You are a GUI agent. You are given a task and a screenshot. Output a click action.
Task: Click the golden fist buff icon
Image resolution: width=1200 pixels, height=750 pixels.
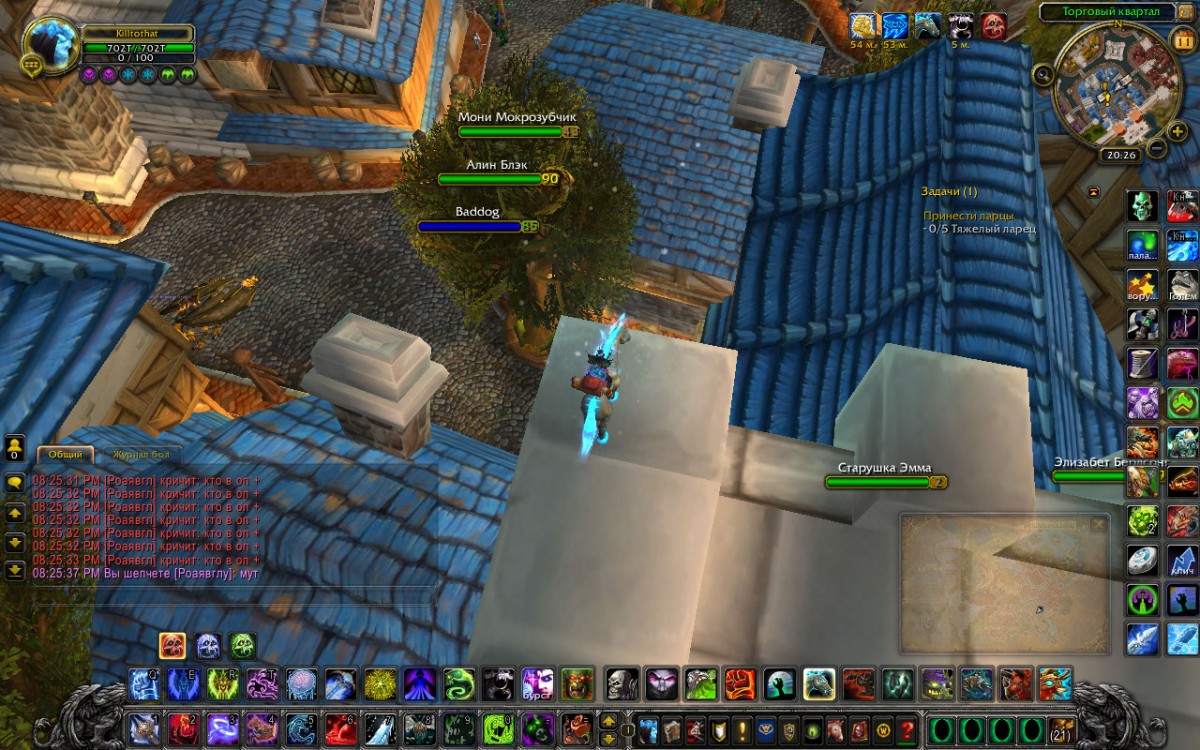[862, 26]
